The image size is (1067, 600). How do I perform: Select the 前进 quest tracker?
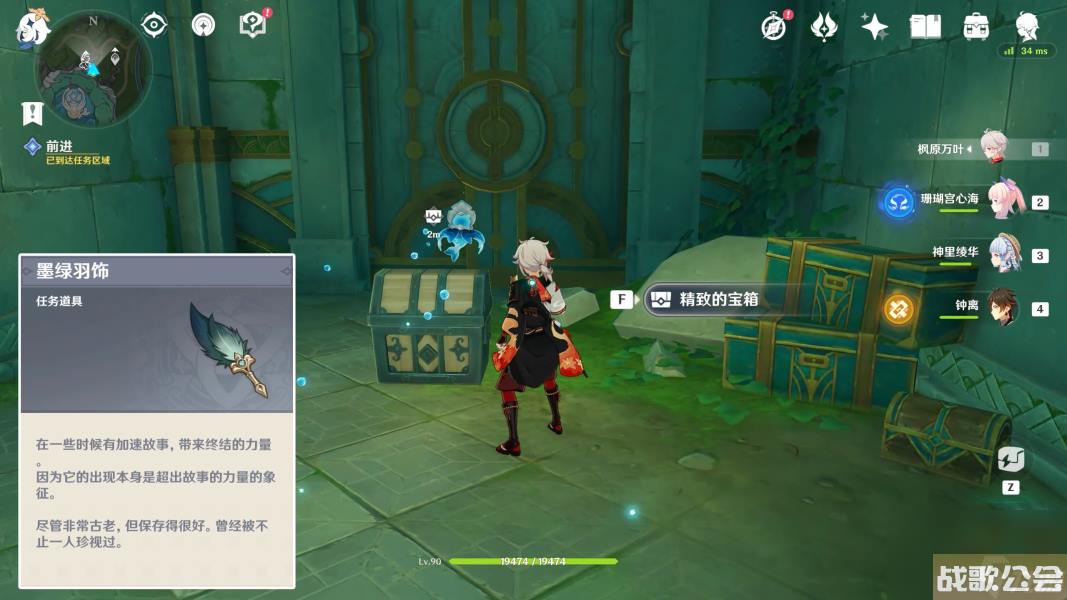pyautogui.click(x=60, y=147)
